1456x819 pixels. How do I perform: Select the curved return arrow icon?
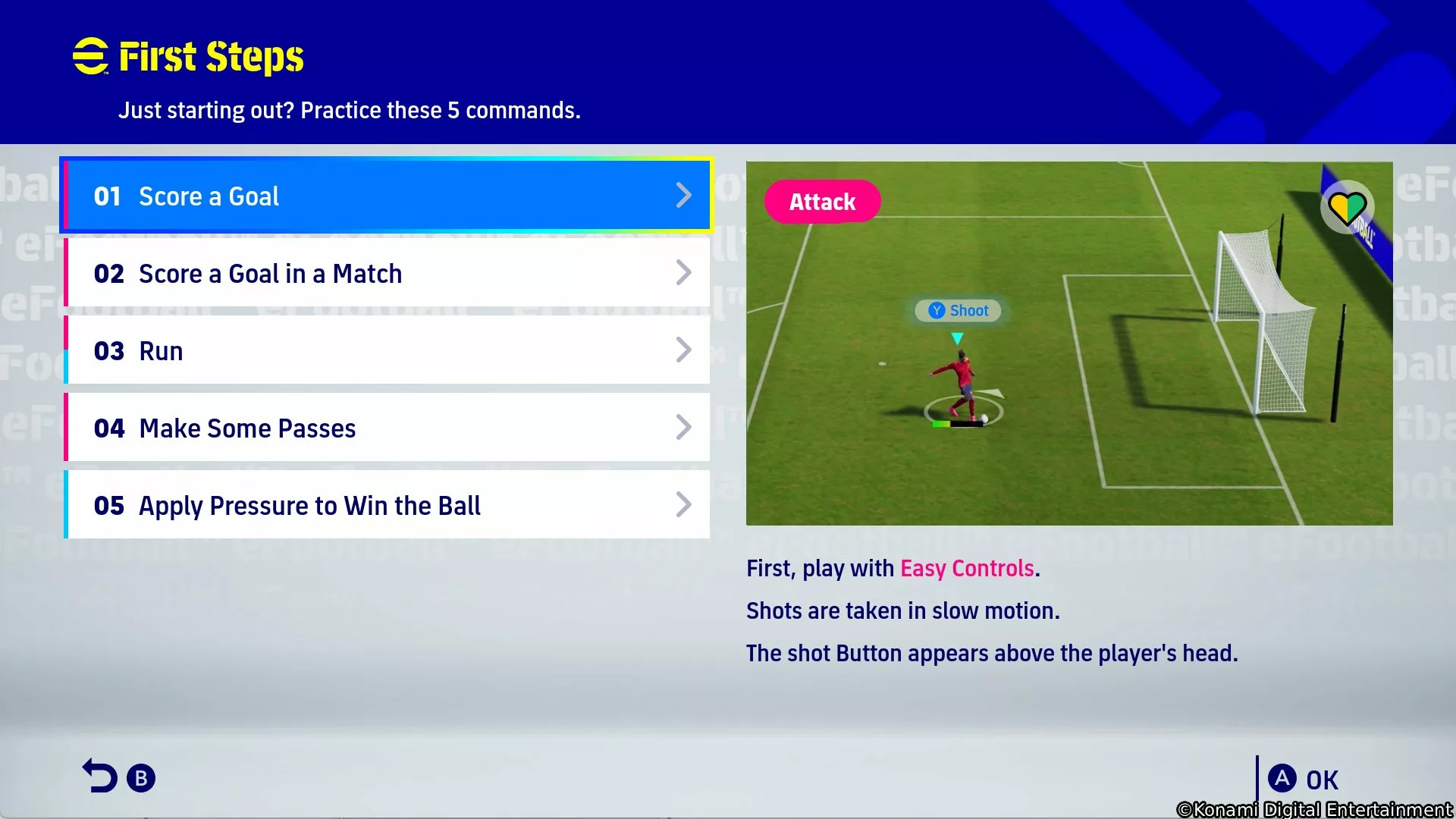tap(101, 775)
